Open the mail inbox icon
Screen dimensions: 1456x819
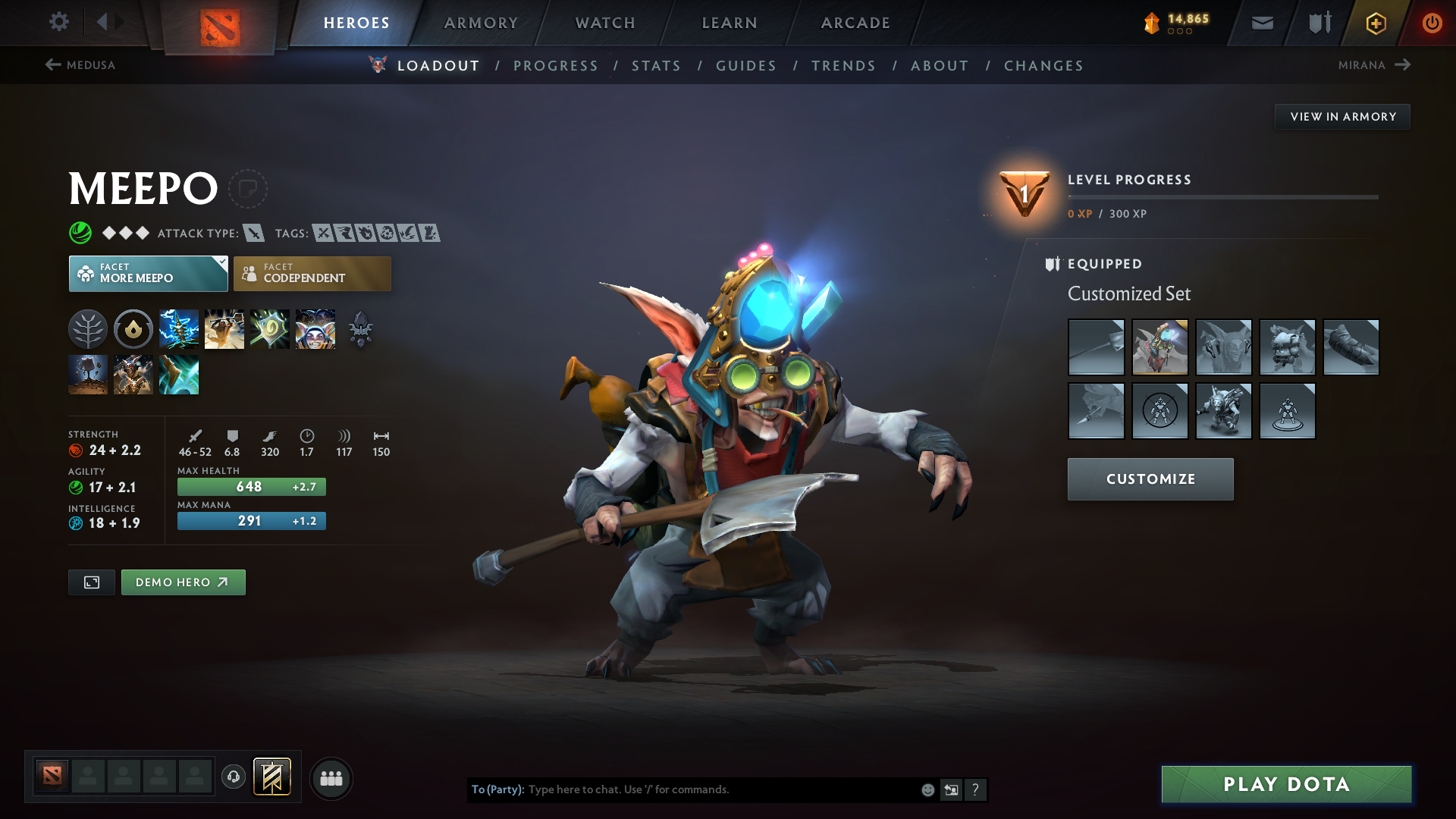point(1262,24)
